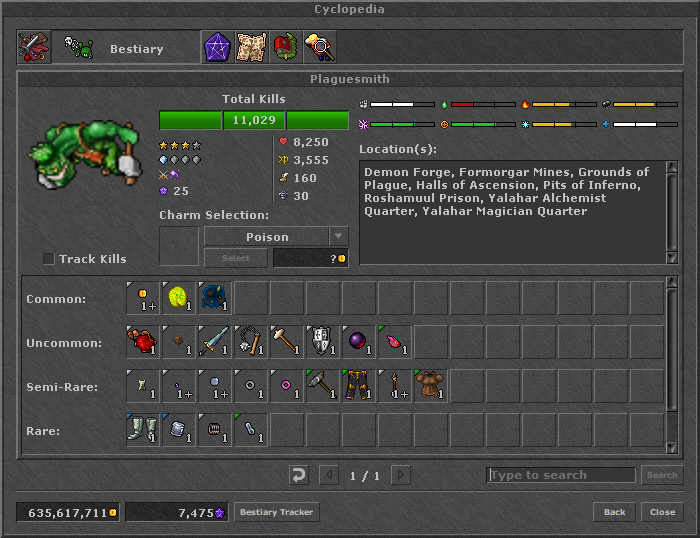Go Back to the previous page
The width and height of the screenshot is (700, 538).
tap(614, 512)
